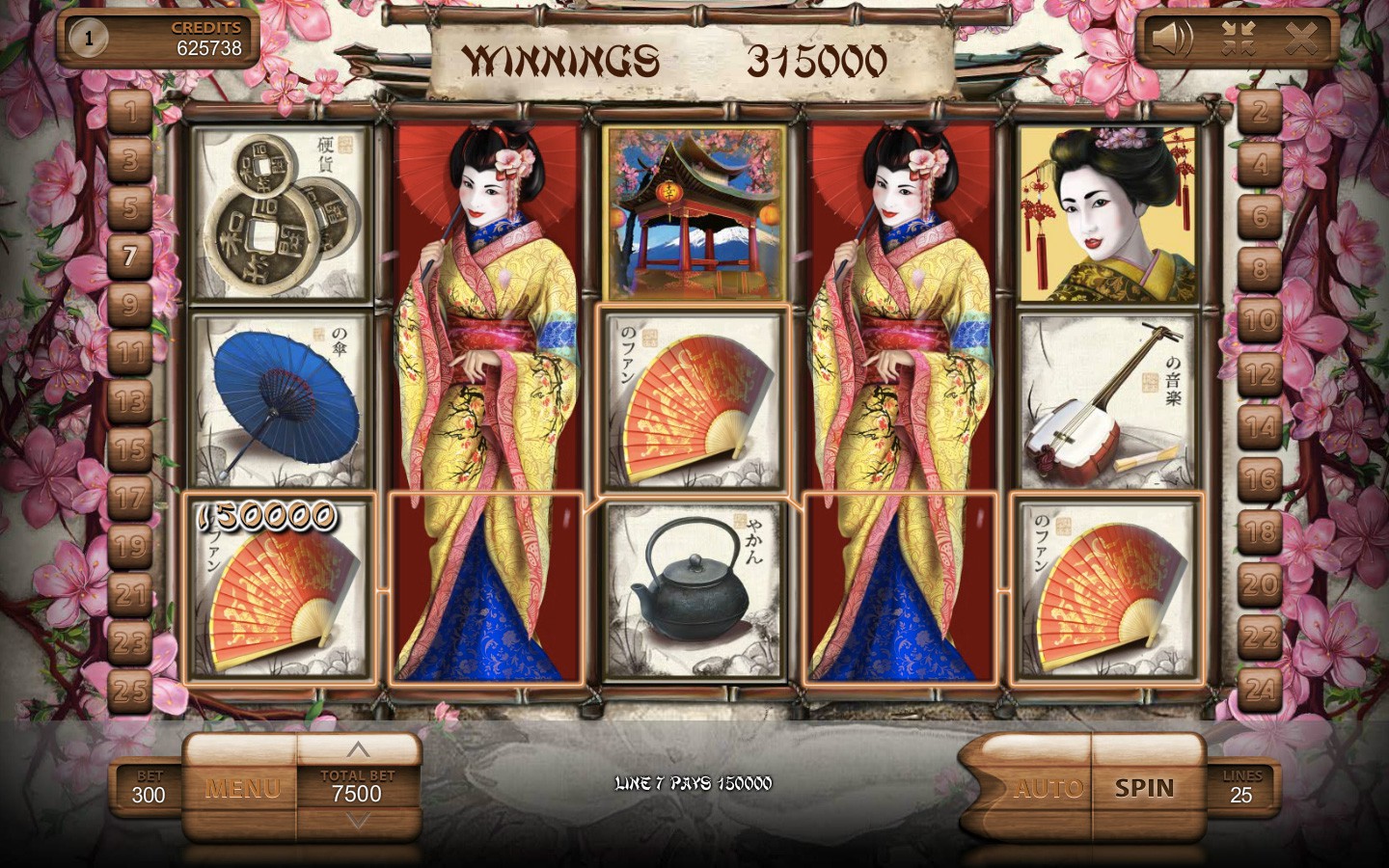Select payline number 18
Screen dimensions: 1389x868
(1260, 531)
